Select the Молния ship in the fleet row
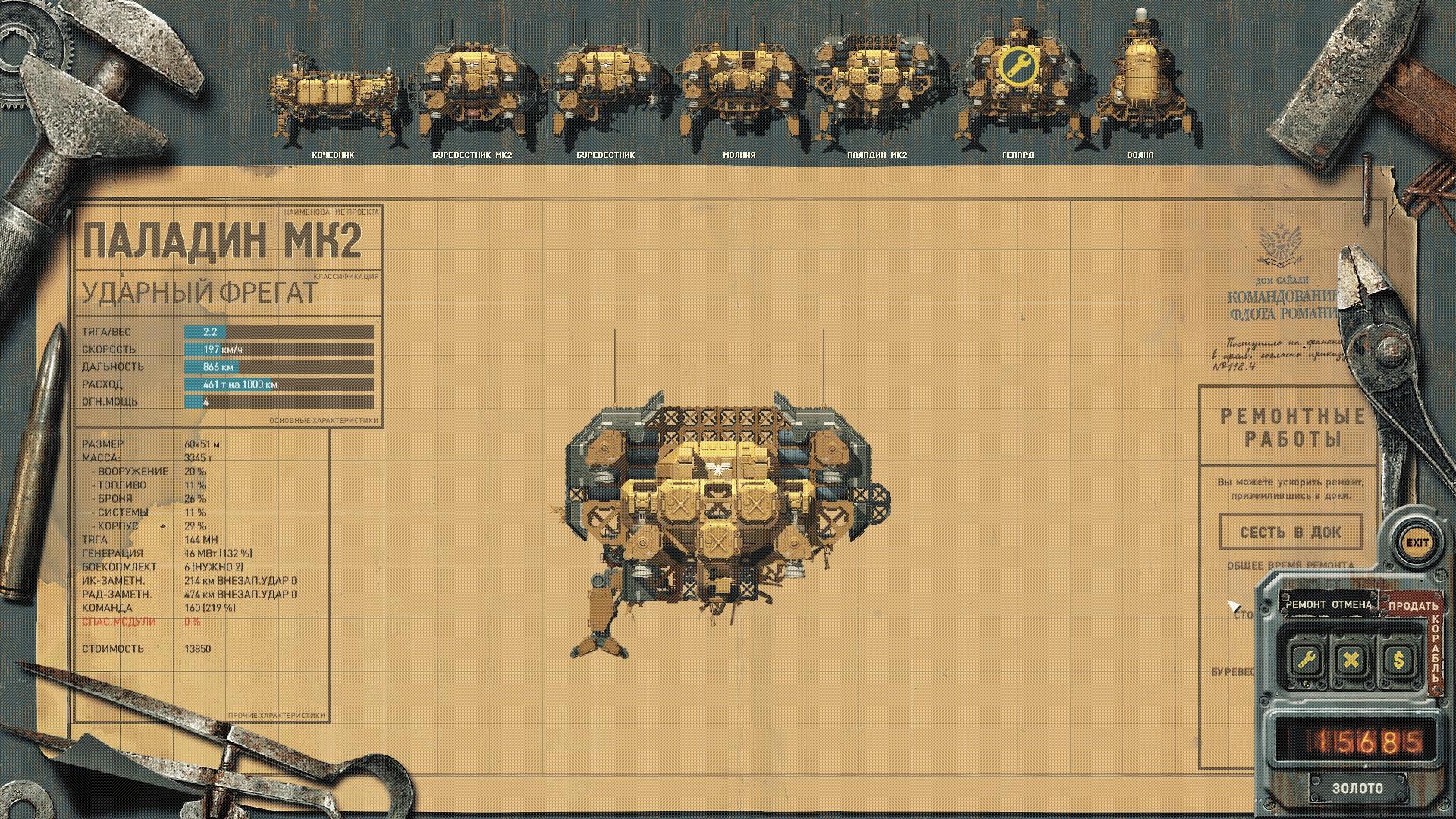1456x819 pixels. tap(739, 91)
